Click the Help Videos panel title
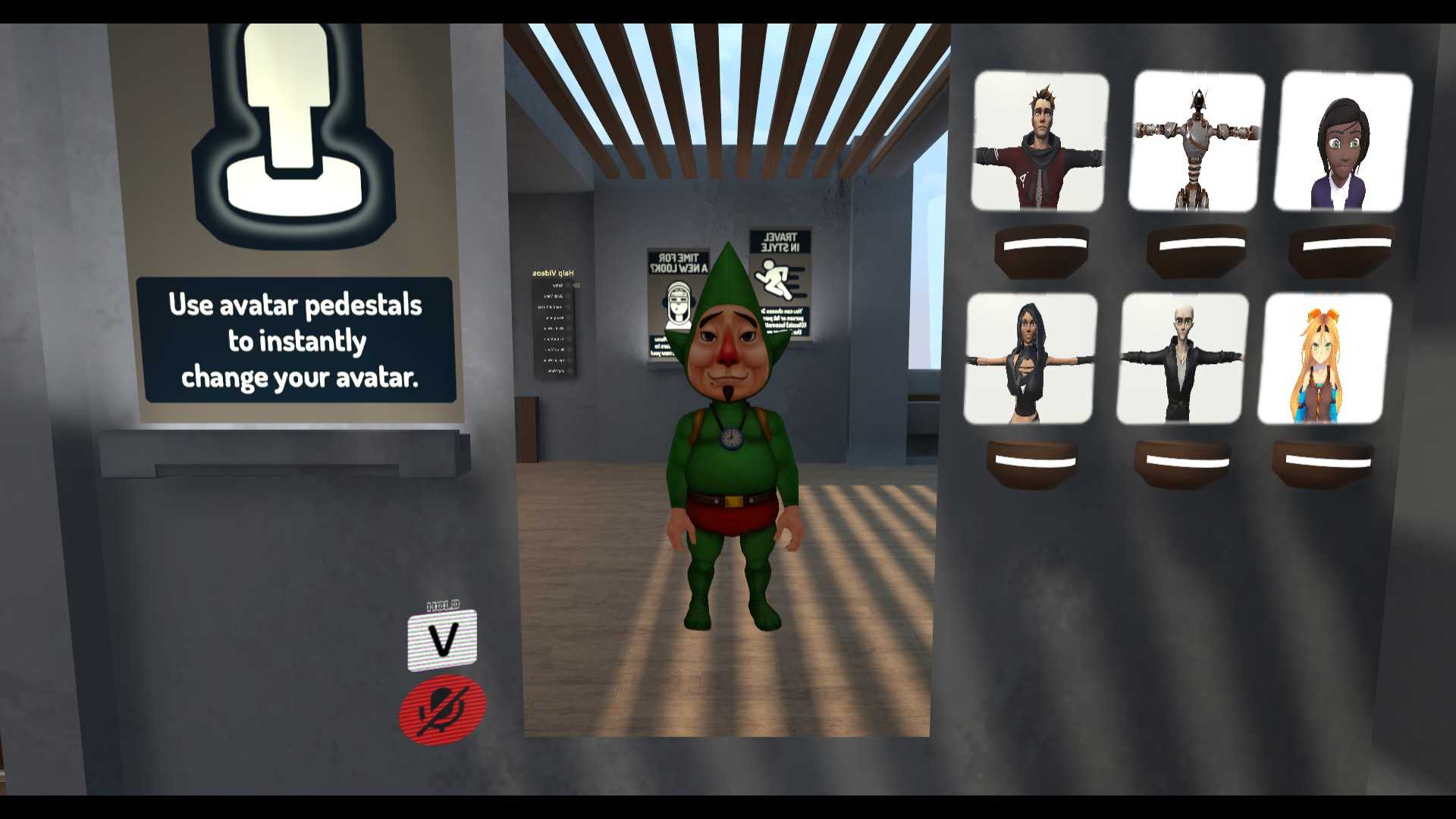1456x819 pixels. coord(554,273)
